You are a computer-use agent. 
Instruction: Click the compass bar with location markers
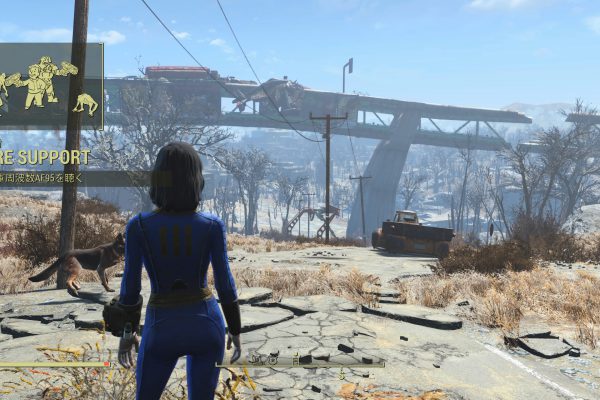(301, 360)
